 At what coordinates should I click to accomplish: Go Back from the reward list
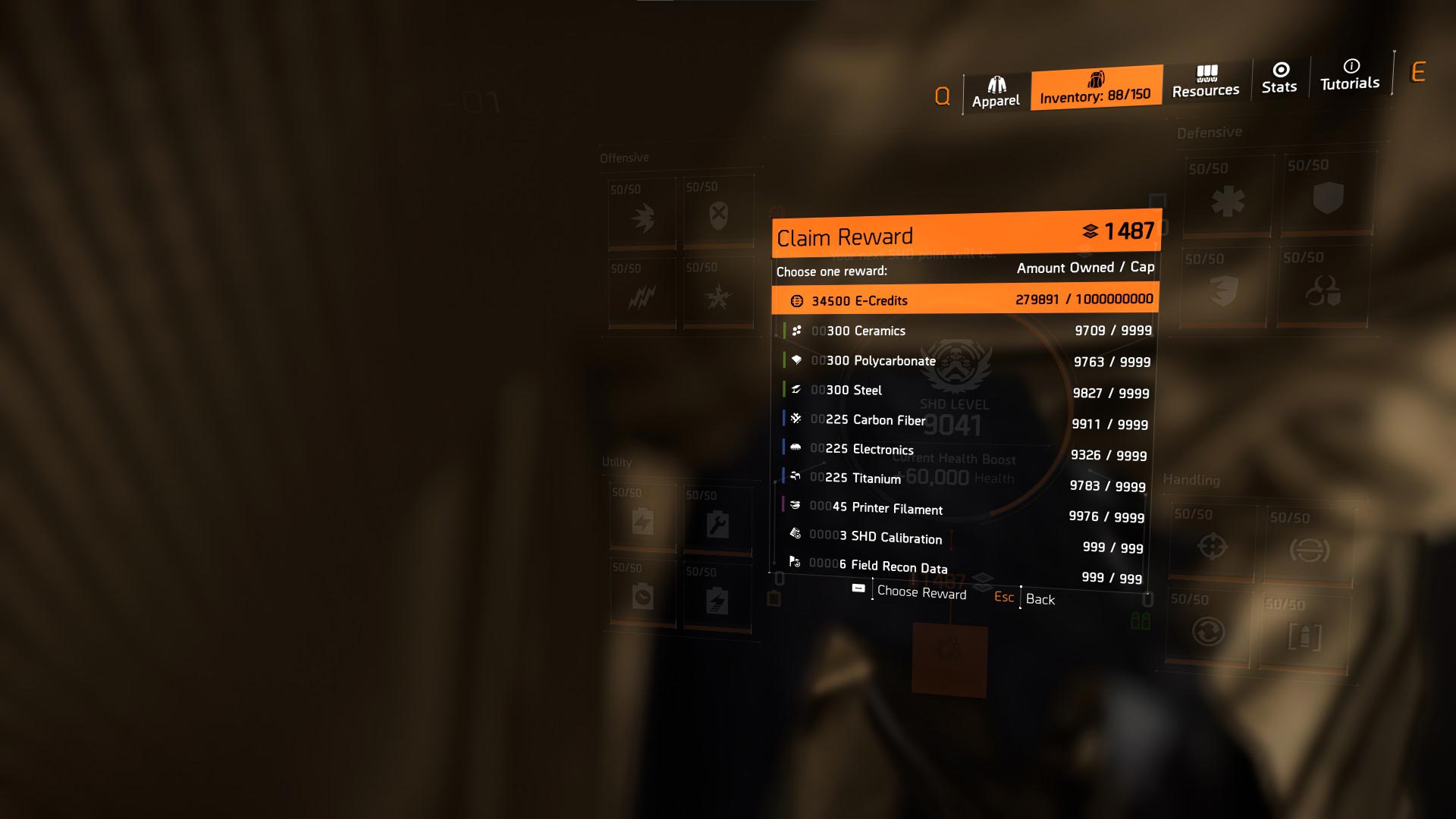[1039, 599]
